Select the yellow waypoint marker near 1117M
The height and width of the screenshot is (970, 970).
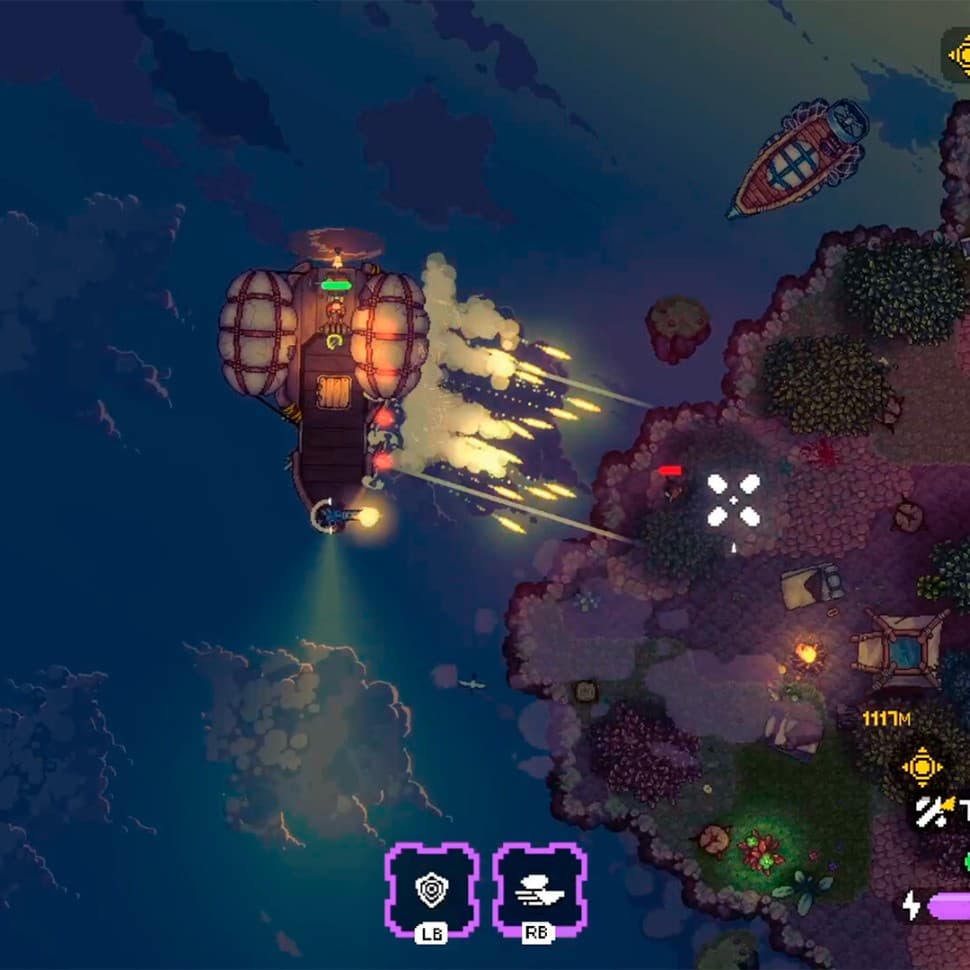[922, 767]
